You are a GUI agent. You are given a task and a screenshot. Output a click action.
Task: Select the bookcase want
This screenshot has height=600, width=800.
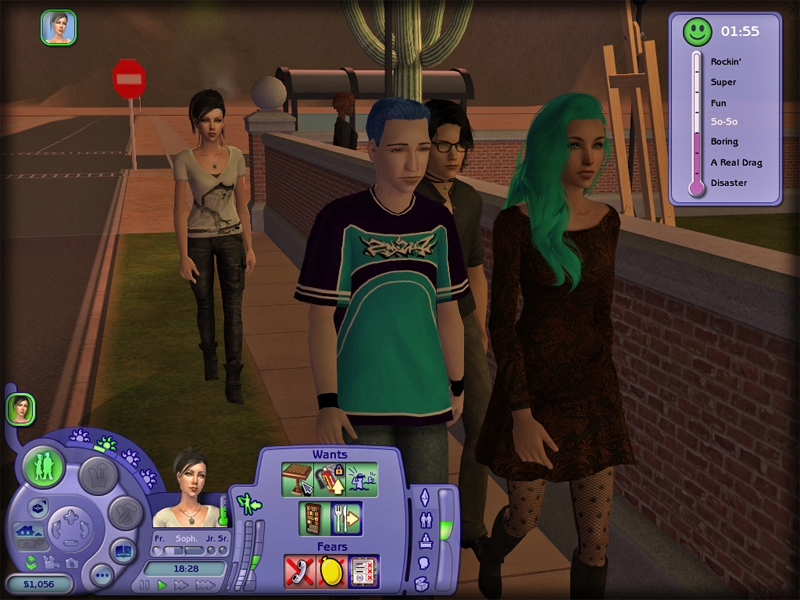pos(313,518)
